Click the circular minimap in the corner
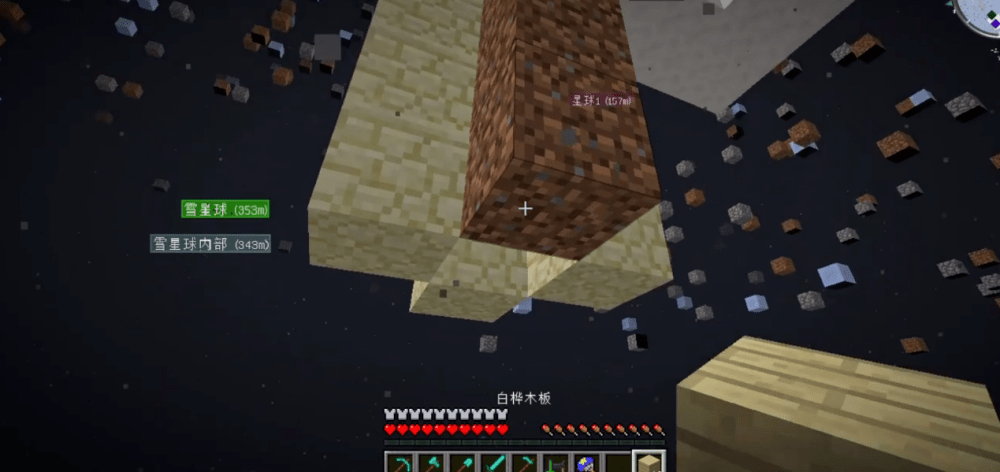The width and height of the screenshot is (1000, 472). click(x=980, y=14)
